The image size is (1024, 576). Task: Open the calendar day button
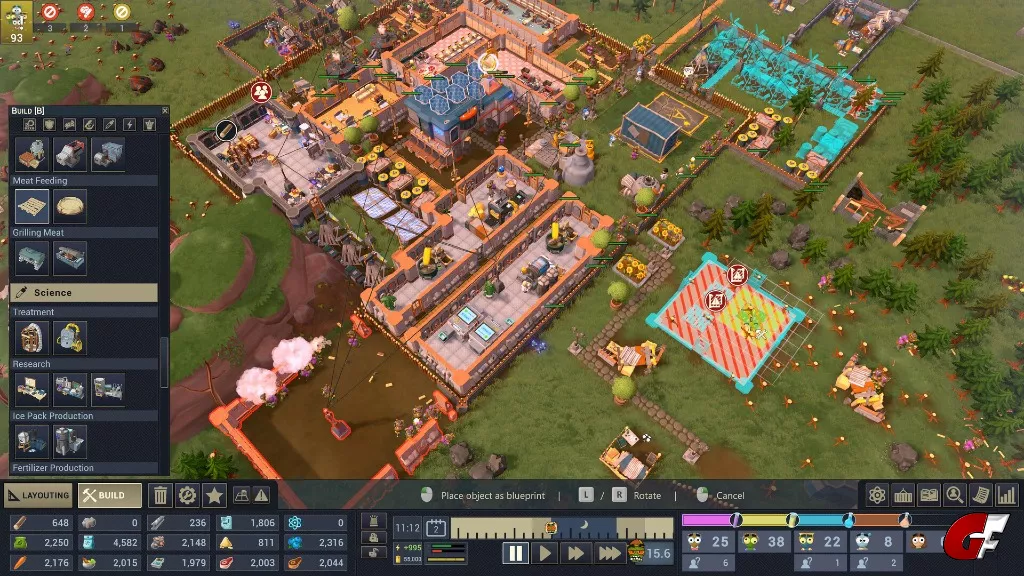pos(436,528)
